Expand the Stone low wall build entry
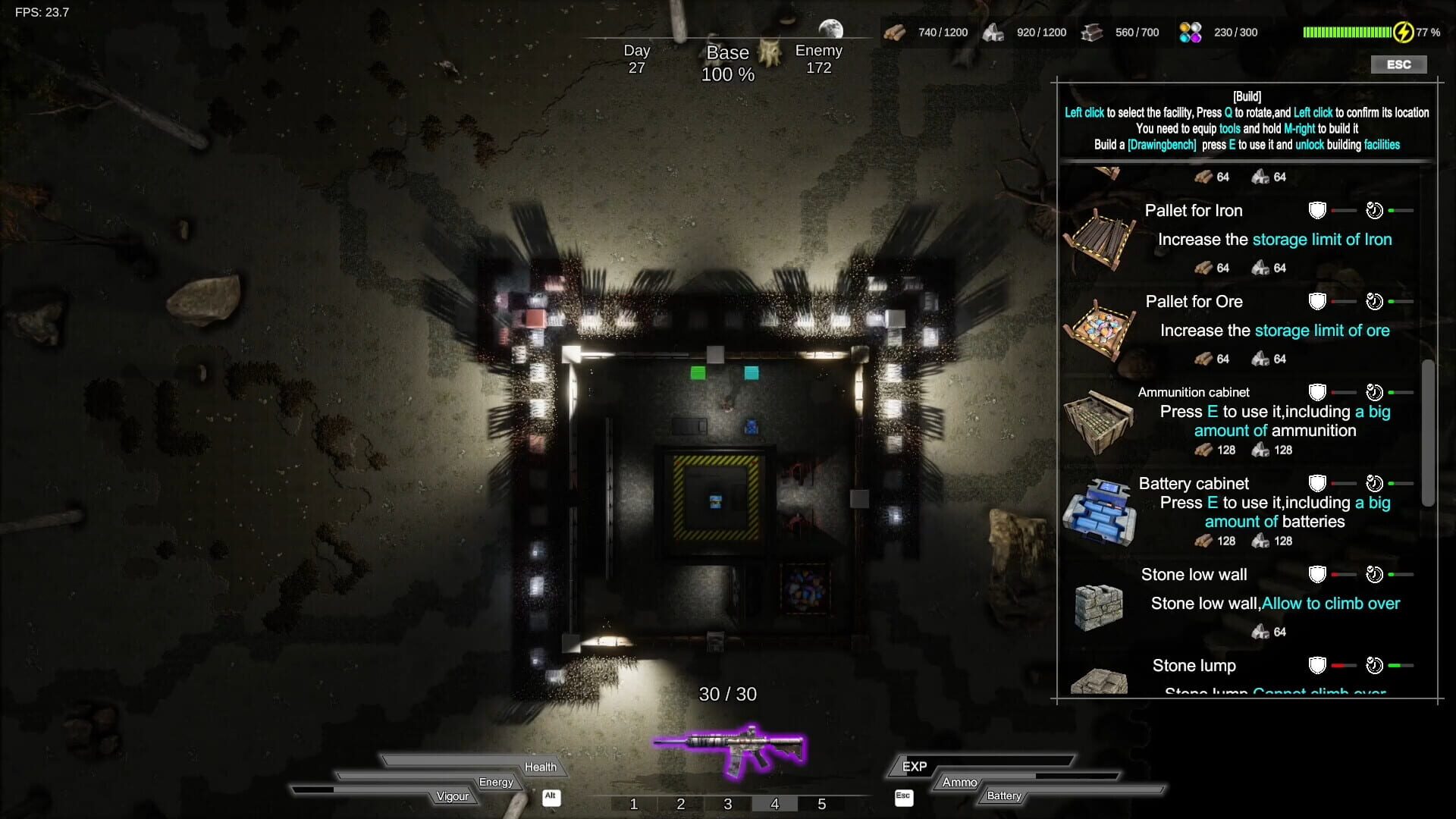The width and height of the screenshot is (1456, 819). tap(1194, 574)
